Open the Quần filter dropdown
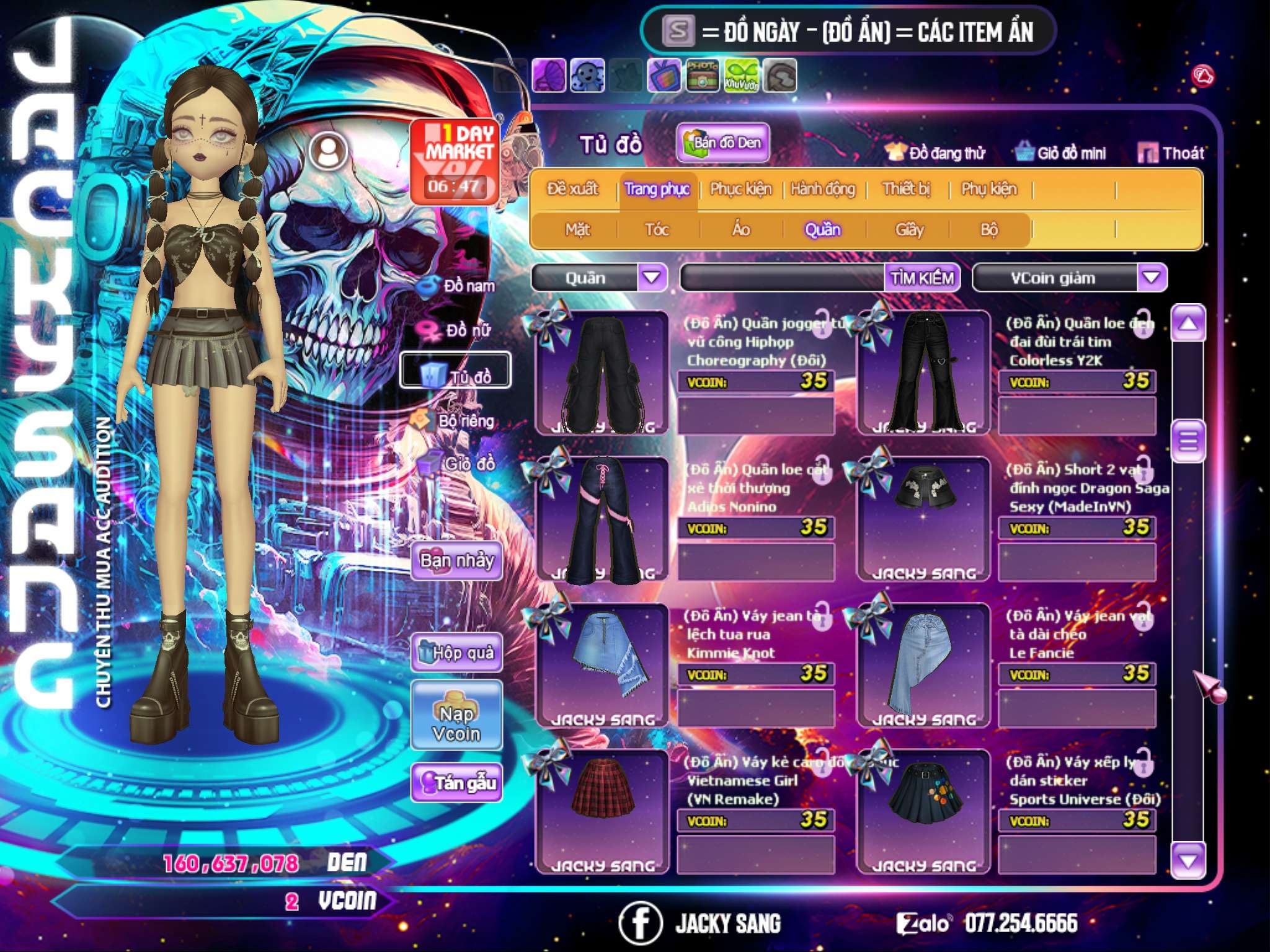 652,277
